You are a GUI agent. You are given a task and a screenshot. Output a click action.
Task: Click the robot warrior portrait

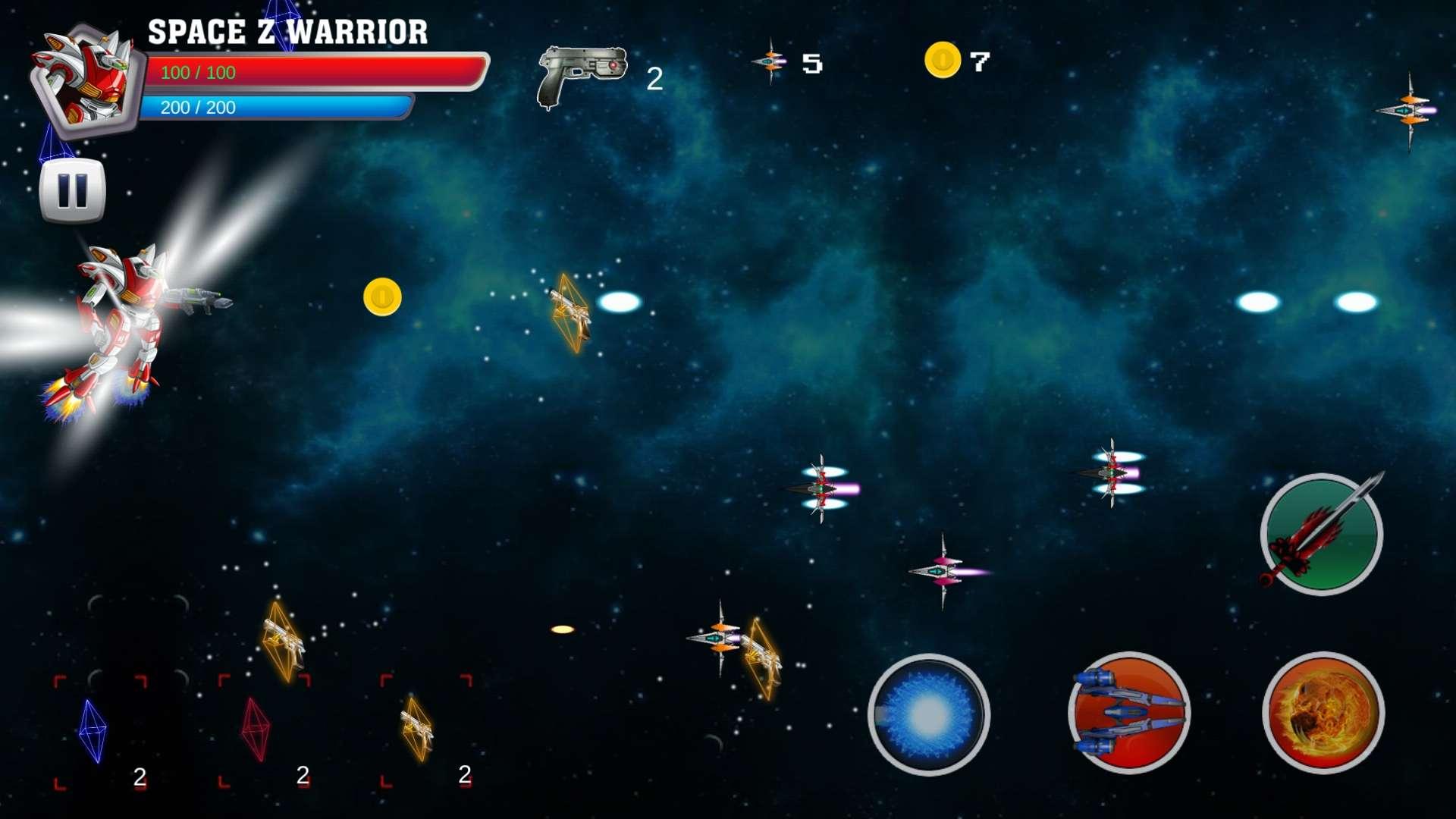click(x=85, y=78)
